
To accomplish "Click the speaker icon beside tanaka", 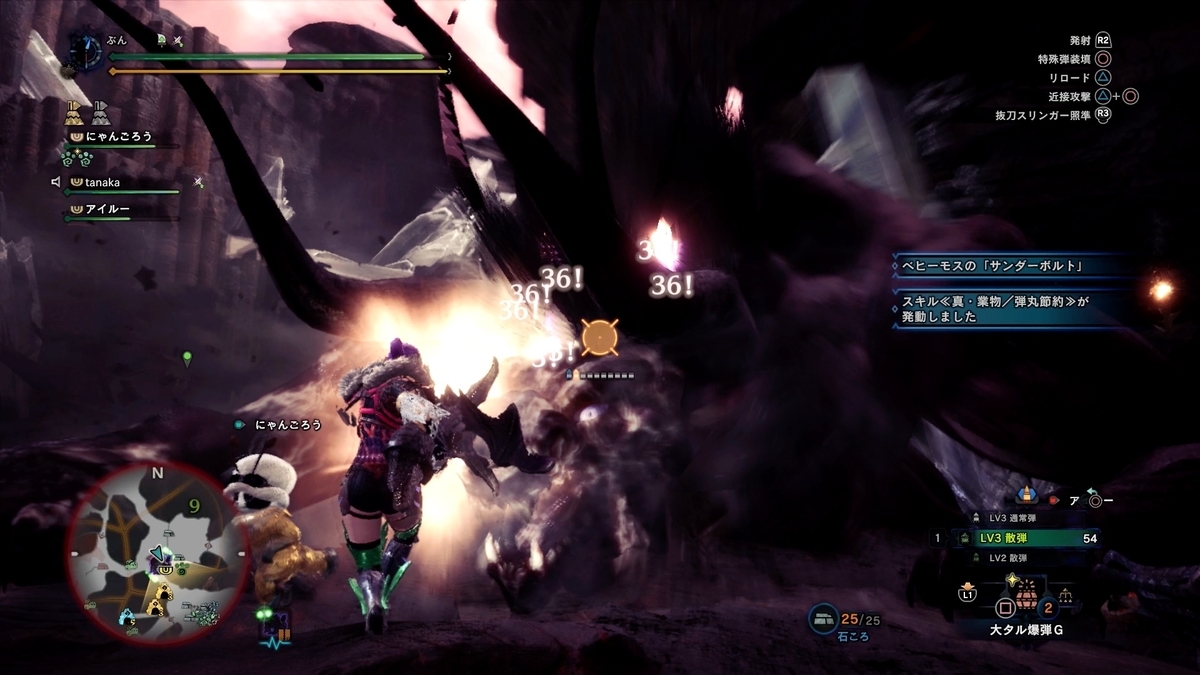I will pos(56,182).
